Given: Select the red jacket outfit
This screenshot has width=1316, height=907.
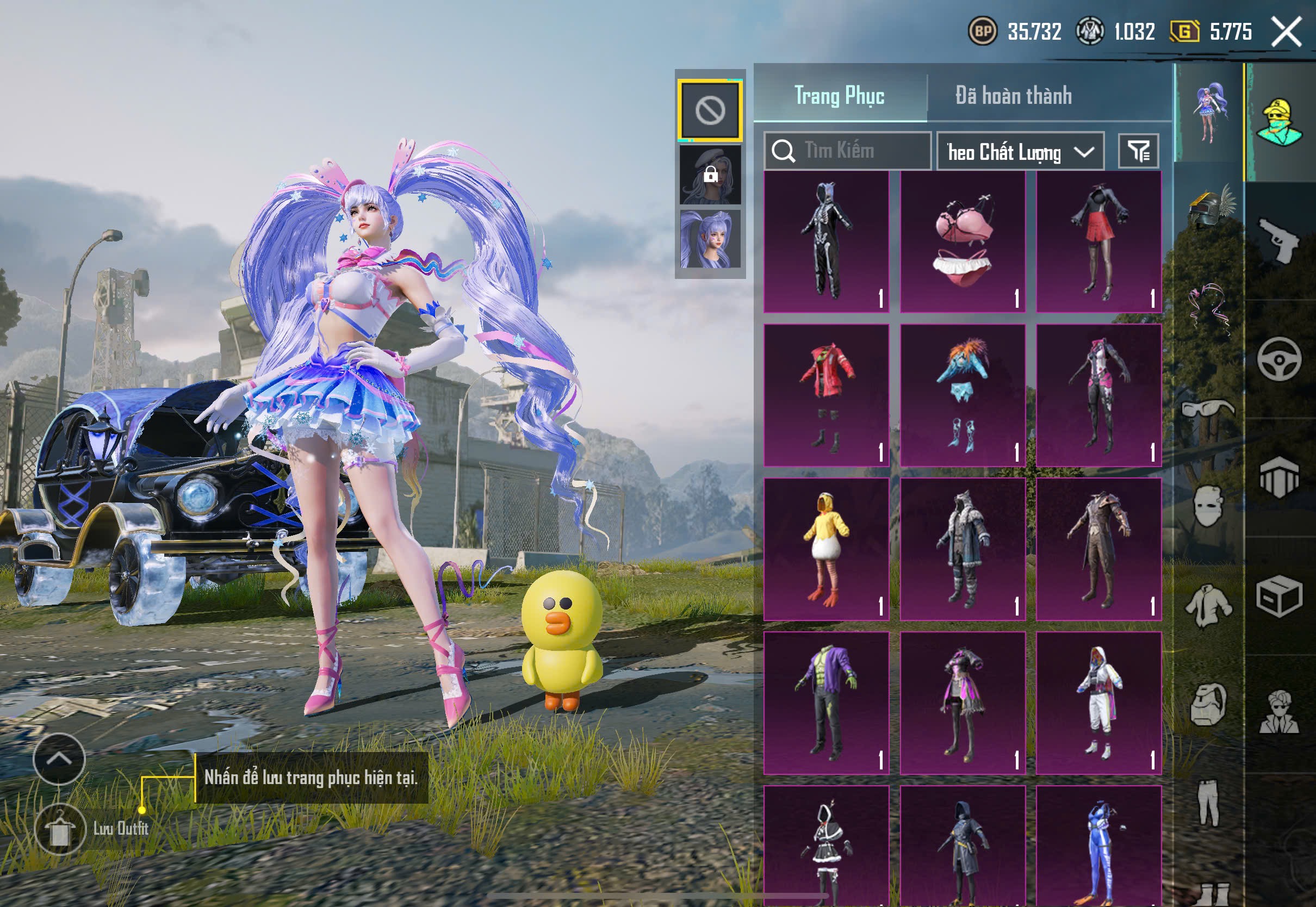Looking at the screenshot, I should coord(826,395).
